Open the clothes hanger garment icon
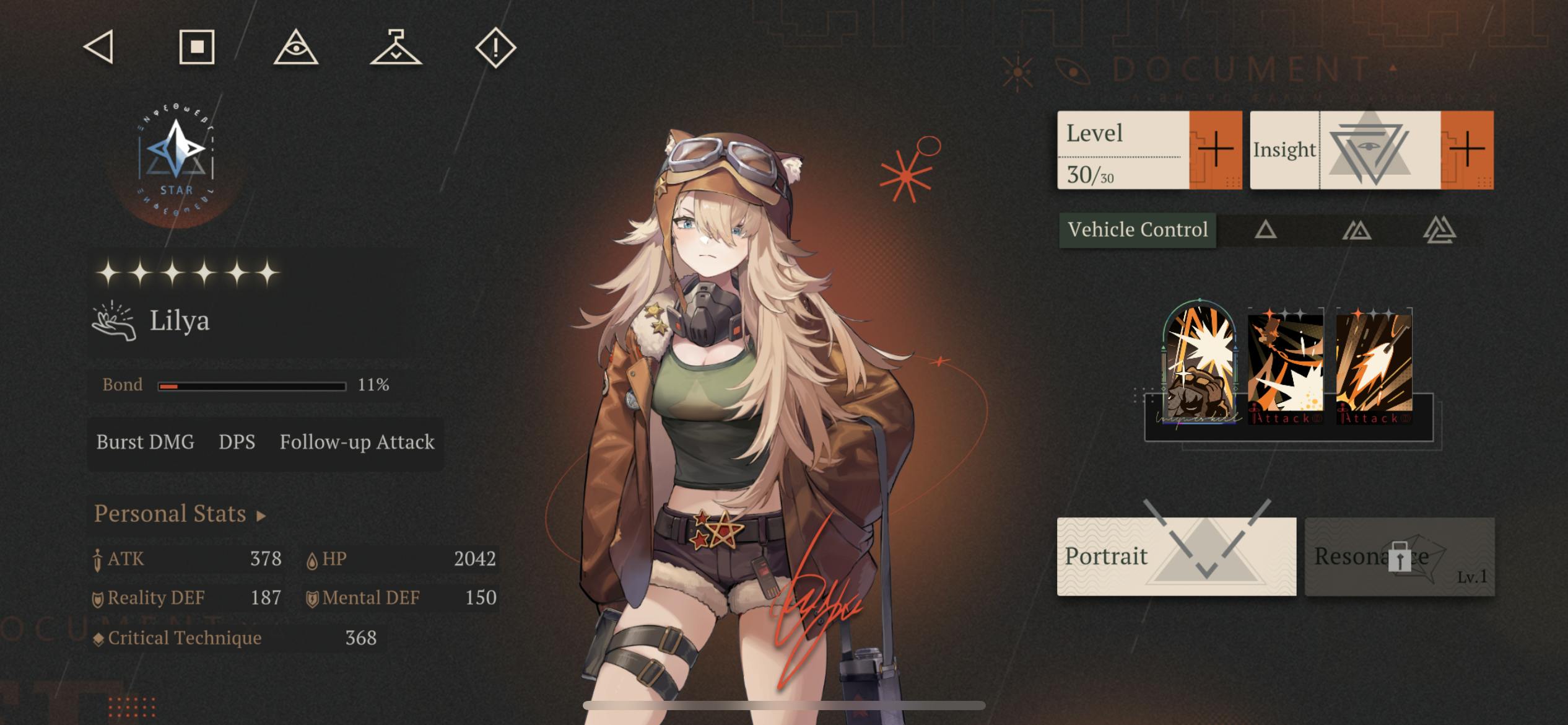Image resolution: width=1568 pixels, height=725 pixels. [x=396, y=47]
